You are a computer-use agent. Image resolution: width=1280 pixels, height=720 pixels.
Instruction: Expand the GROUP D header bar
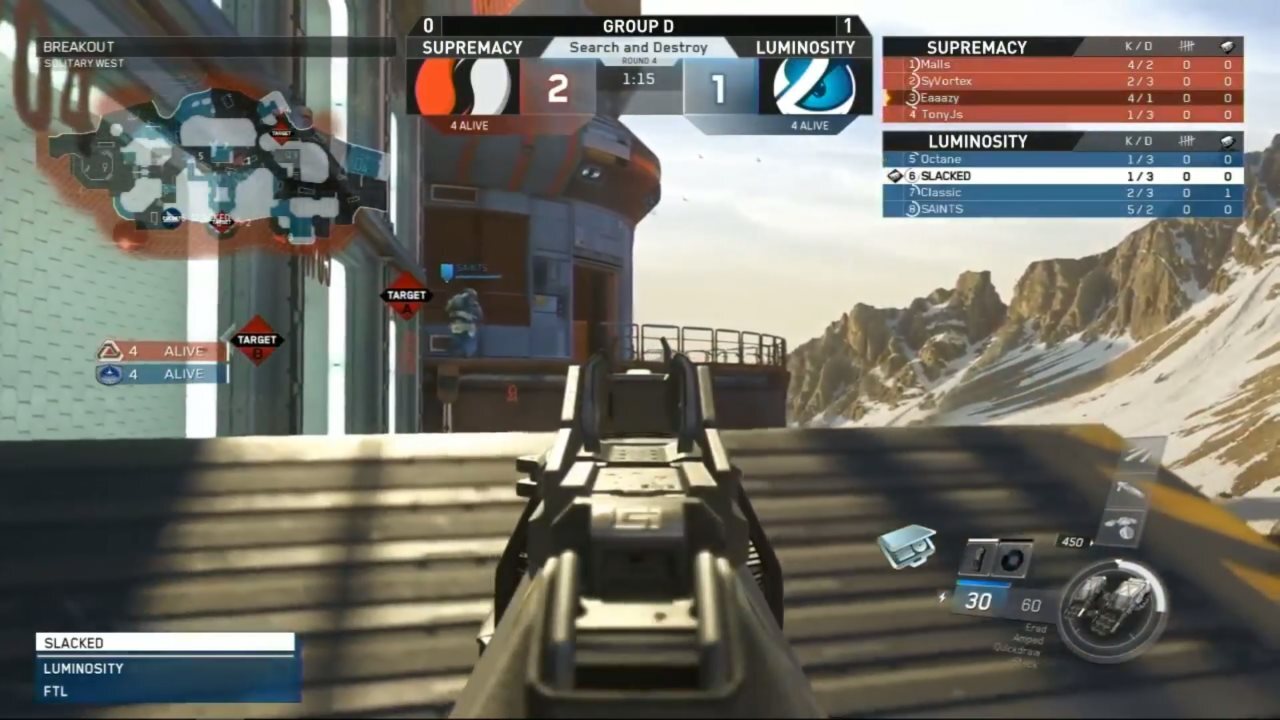[639, 26]
